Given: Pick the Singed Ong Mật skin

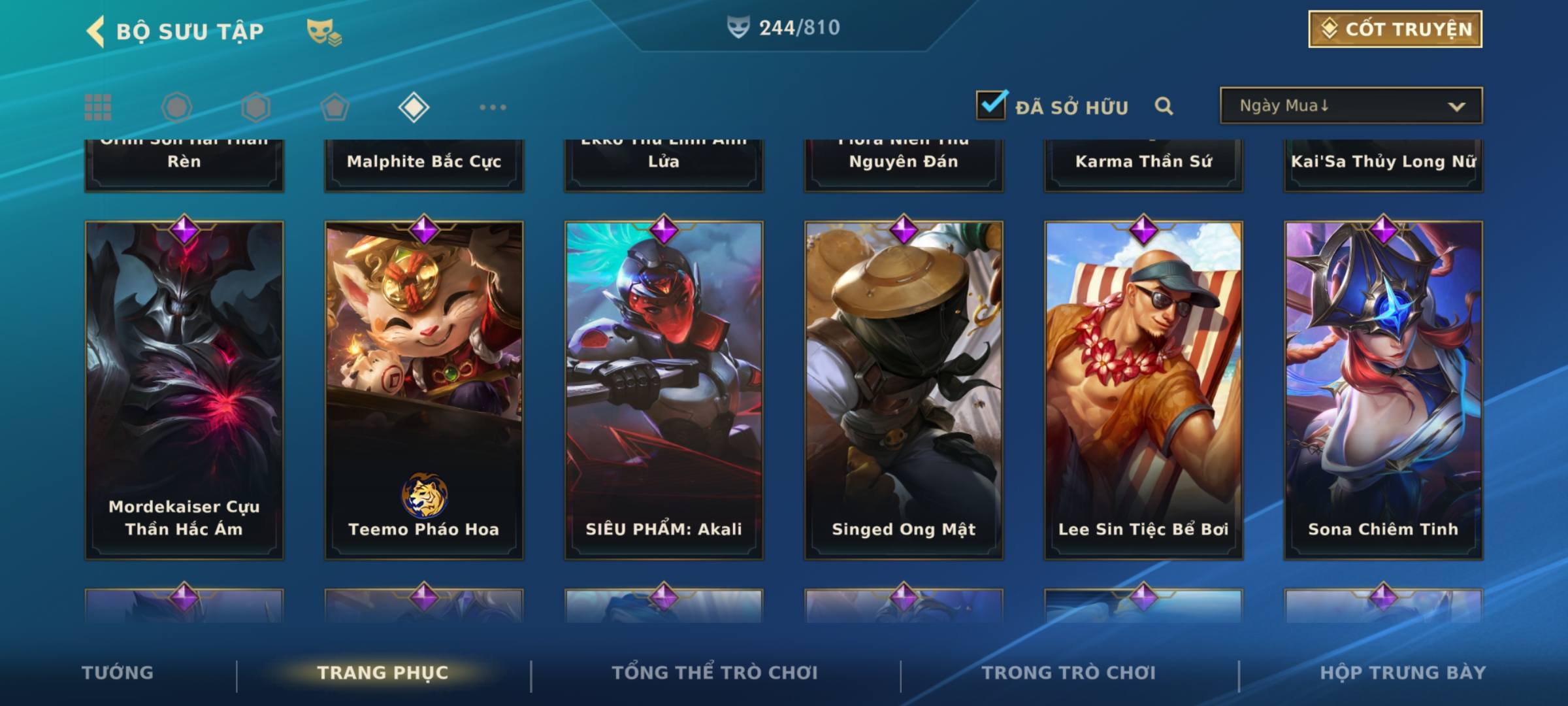Looking at the screenshot, I should (904, 390).
